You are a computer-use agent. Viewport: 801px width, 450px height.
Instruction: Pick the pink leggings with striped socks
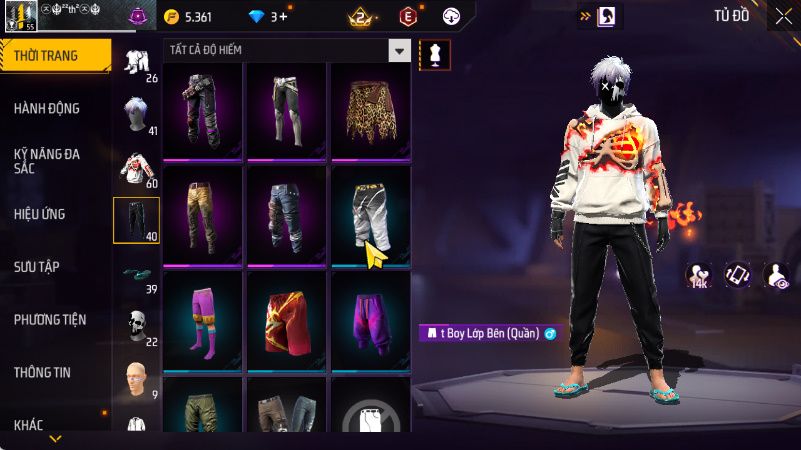coord(203,321)
